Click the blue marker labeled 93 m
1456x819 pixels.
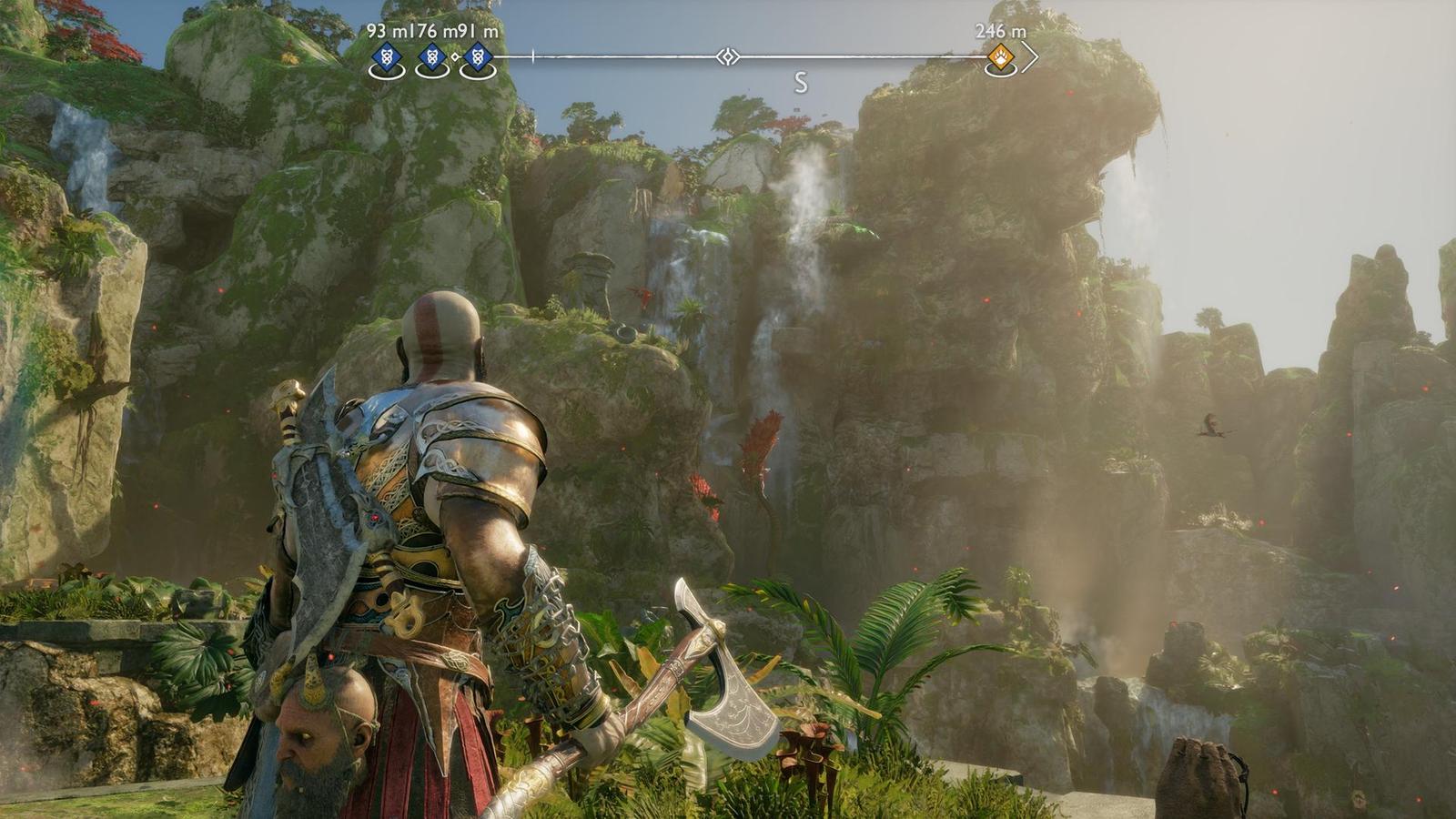387,58
